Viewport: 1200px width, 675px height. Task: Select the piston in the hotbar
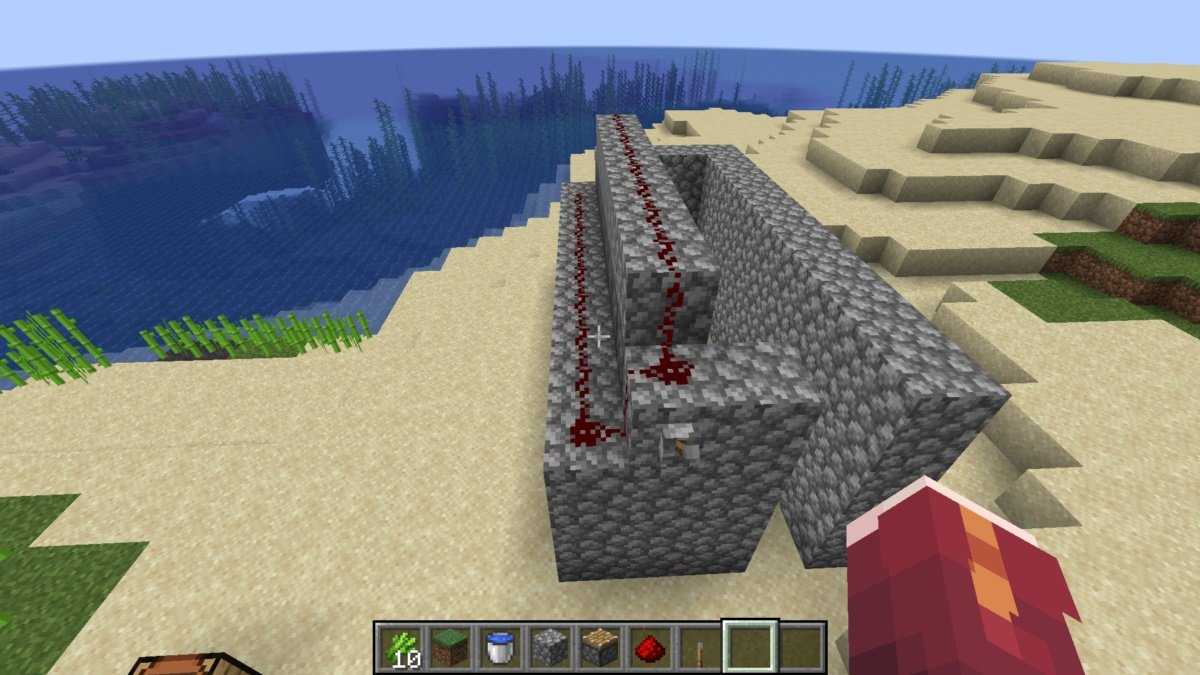599,649
